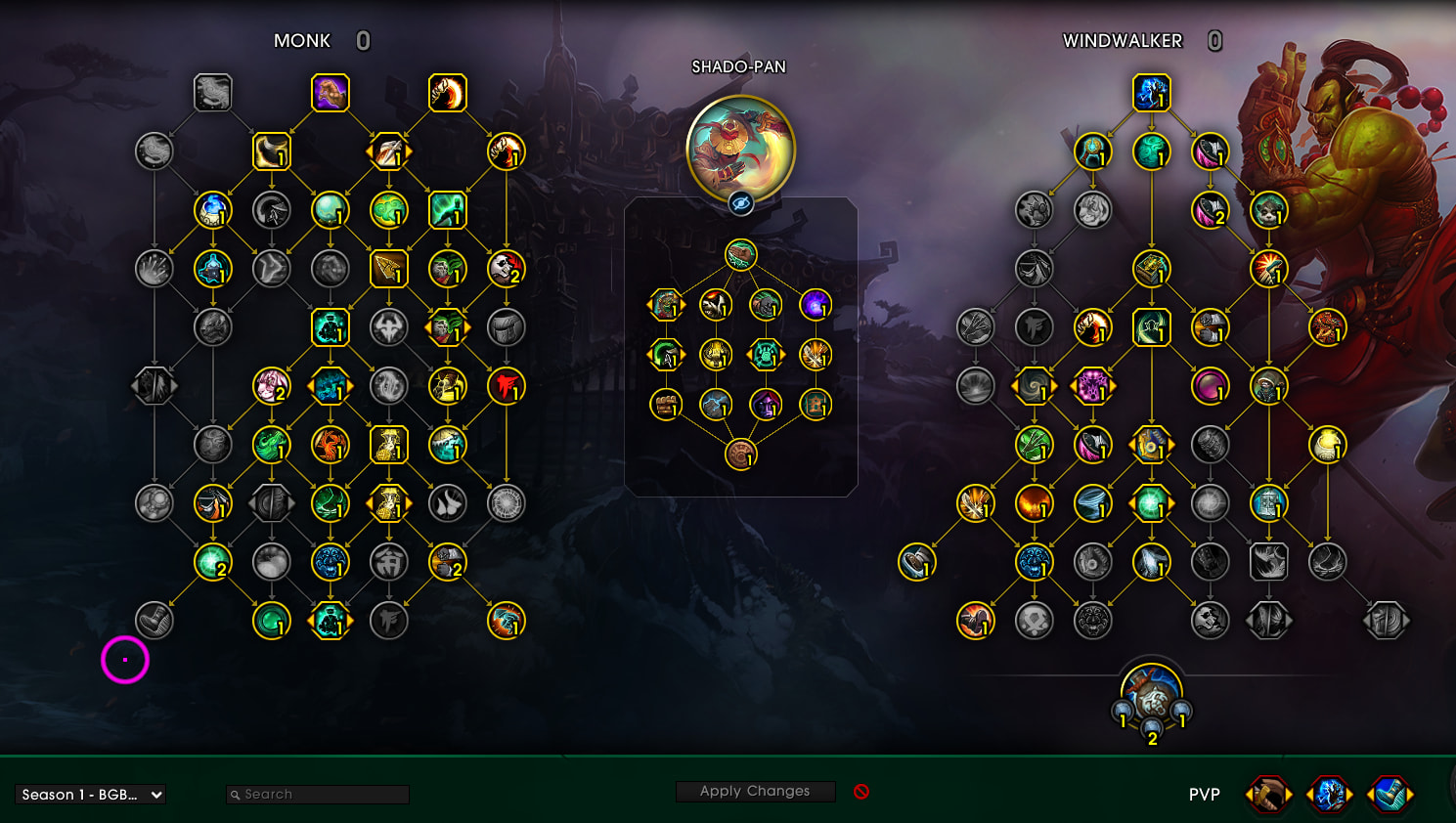
Task: Select the blue flame orb Monk talent
Action: (x=212, y=210)
